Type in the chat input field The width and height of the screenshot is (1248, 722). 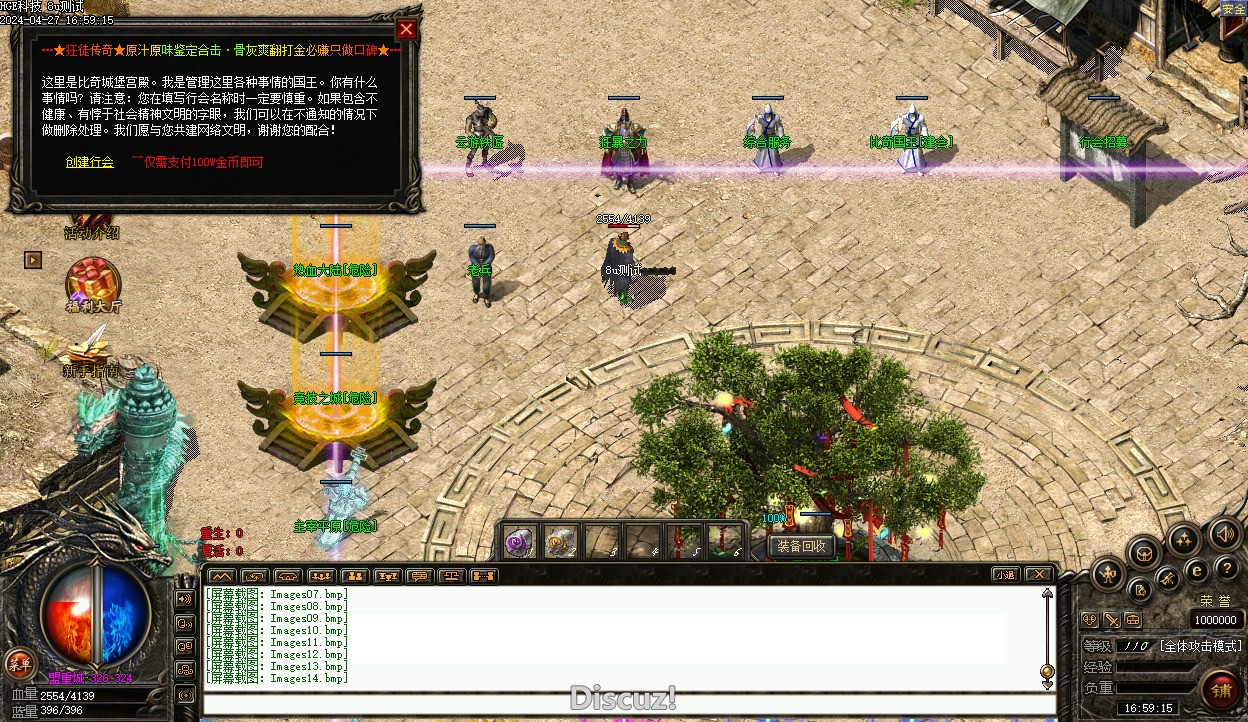pyautogui.click(x=620, y=703)
